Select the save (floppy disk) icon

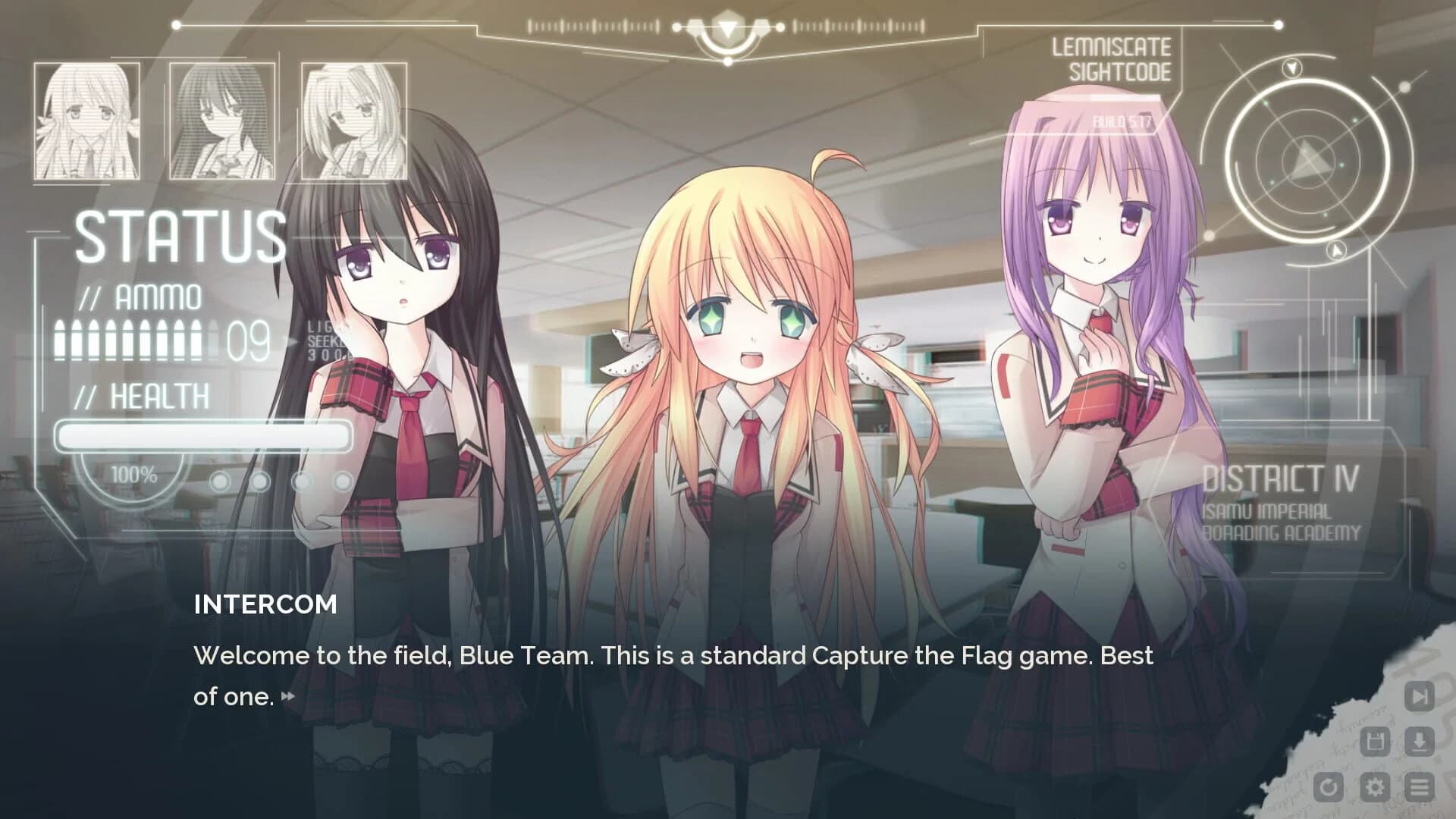coord(1376,742)
